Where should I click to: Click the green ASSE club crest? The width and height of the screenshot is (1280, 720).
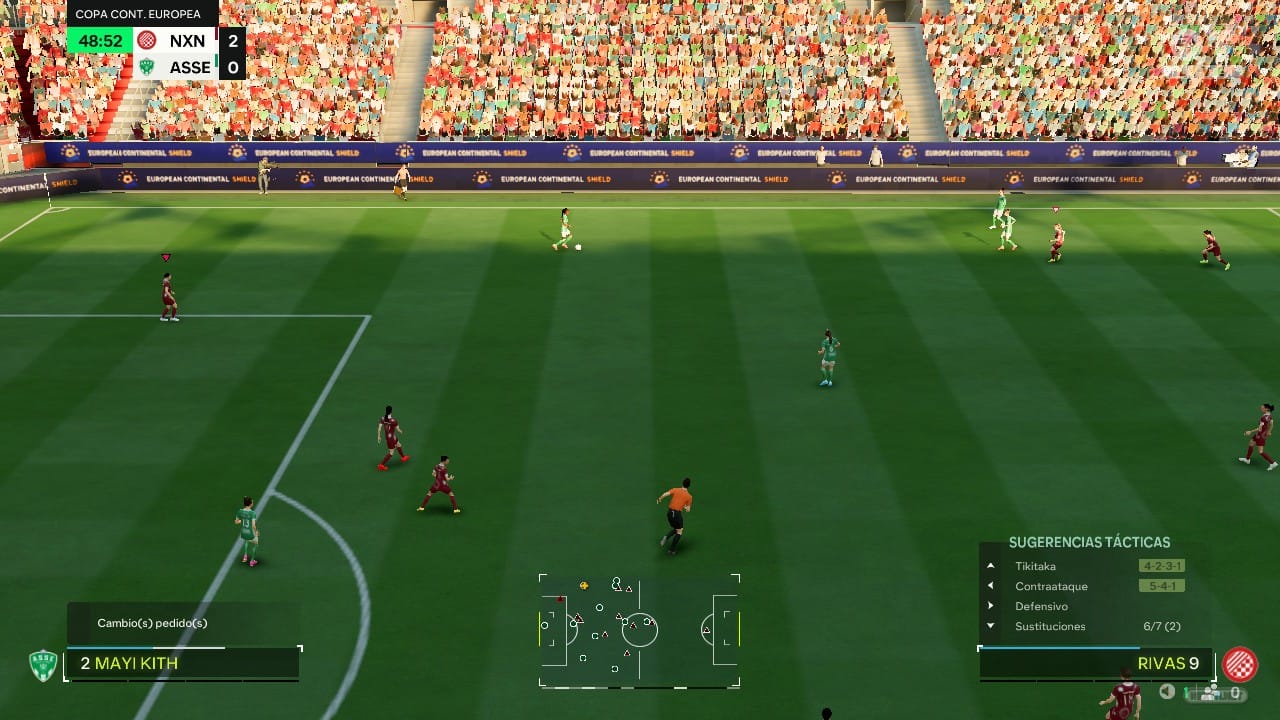point(42,665)
